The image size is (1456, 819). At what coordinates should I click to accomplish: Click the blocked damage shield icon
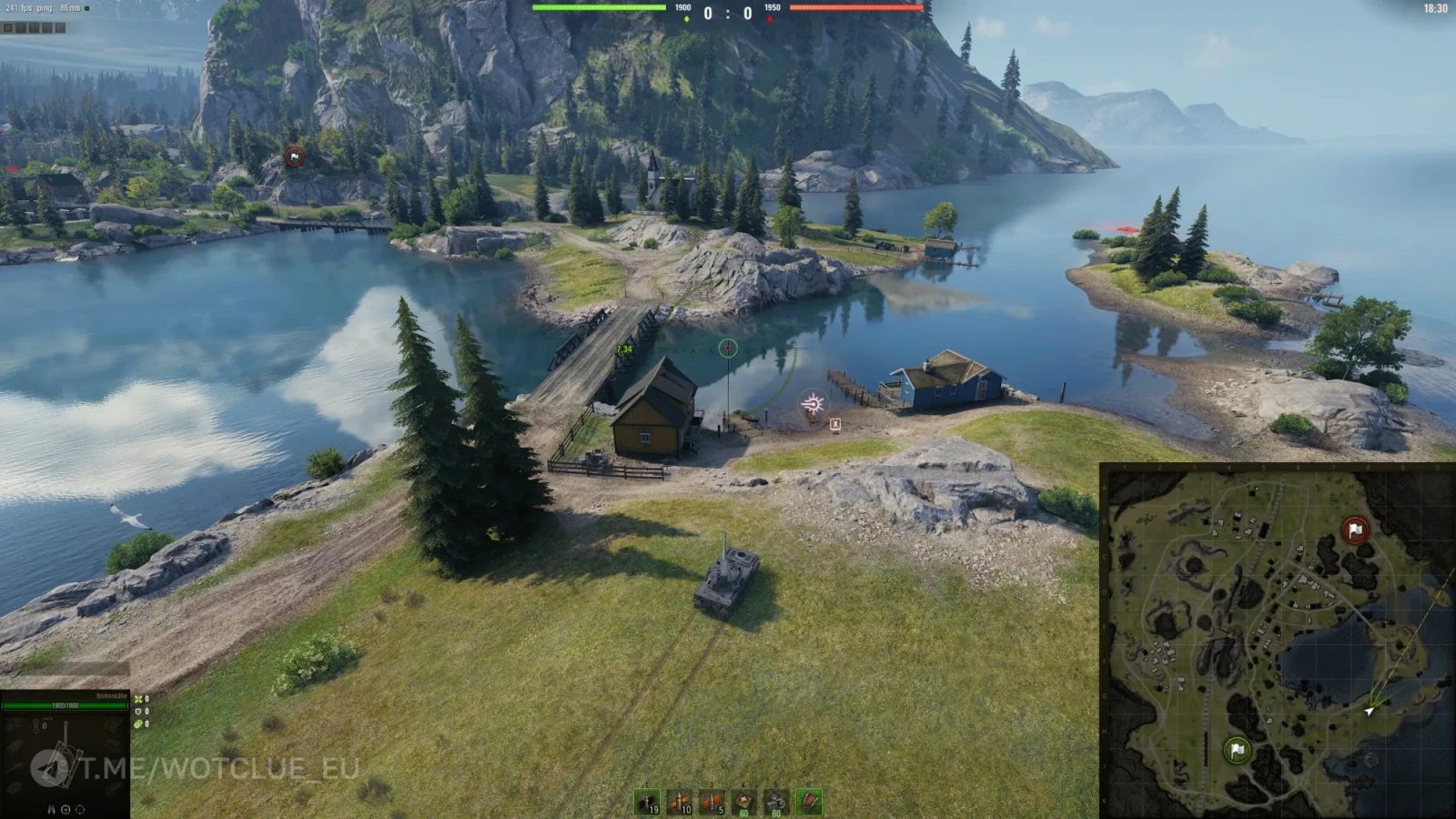tap(137, 712)
